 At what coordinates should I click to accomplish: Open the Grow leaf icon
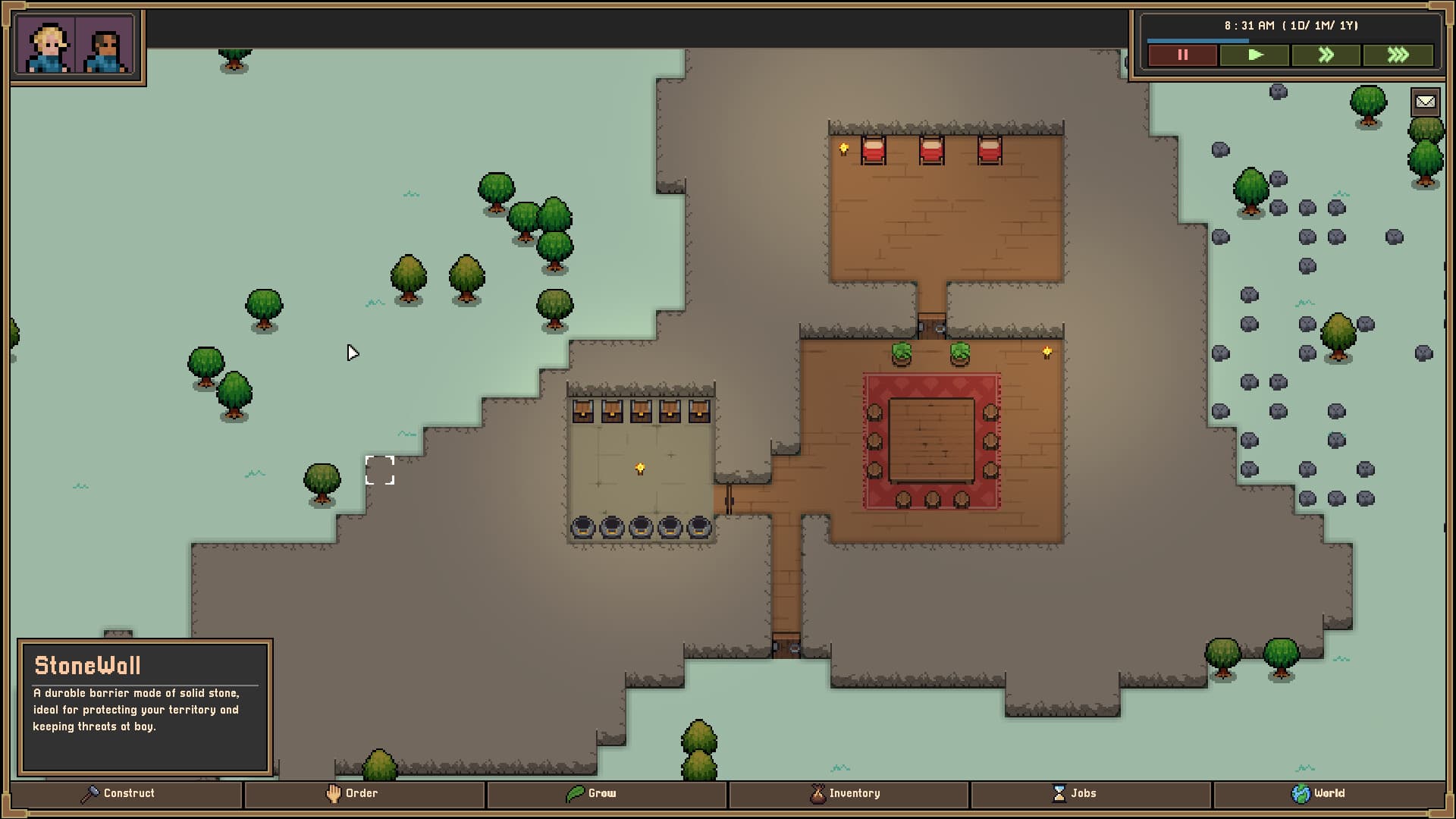tap(574, 793)
